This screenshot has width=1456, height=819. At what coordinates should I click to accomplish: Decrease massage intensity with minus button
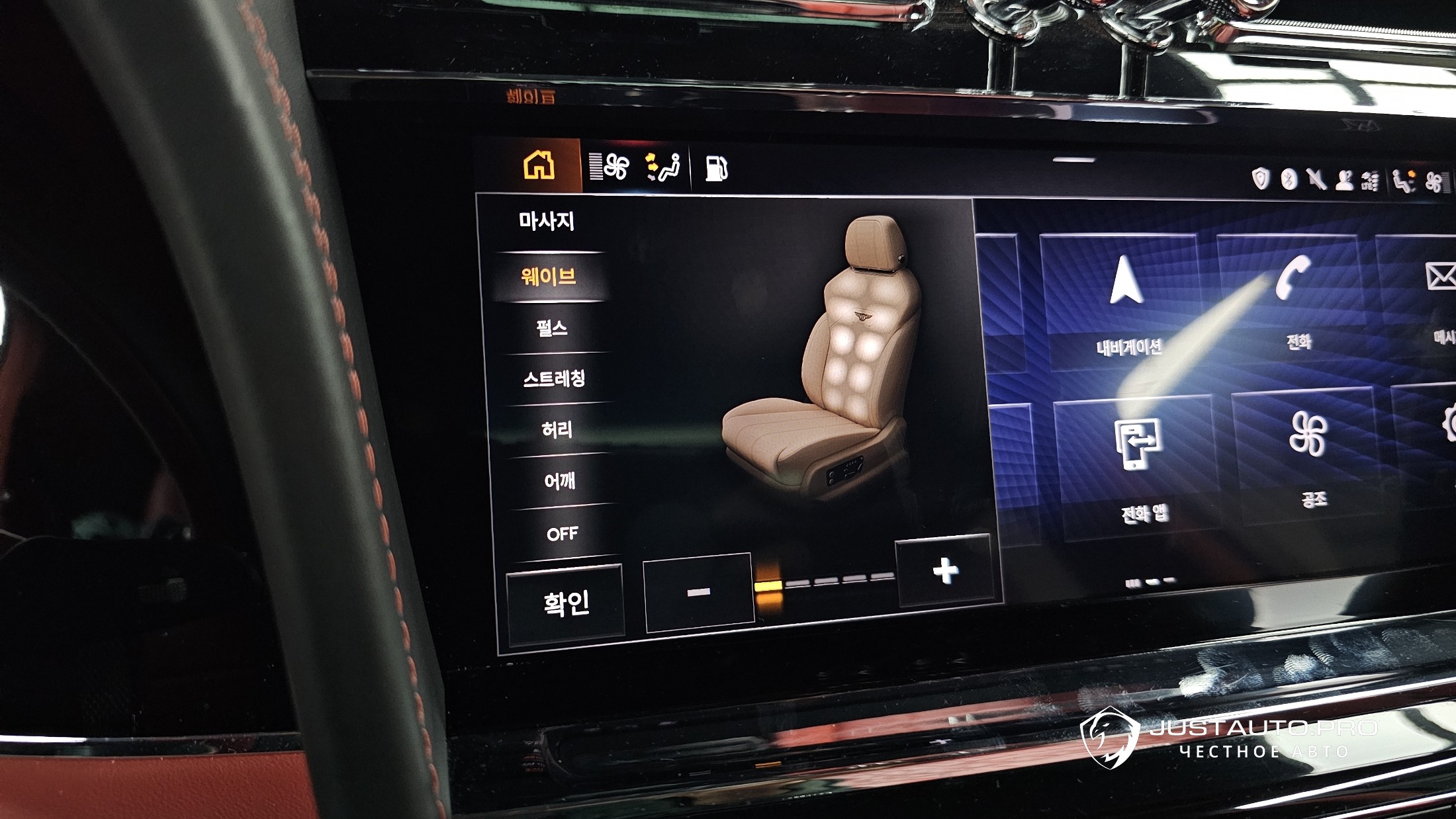pyautogui.click(x=699, y=592)
